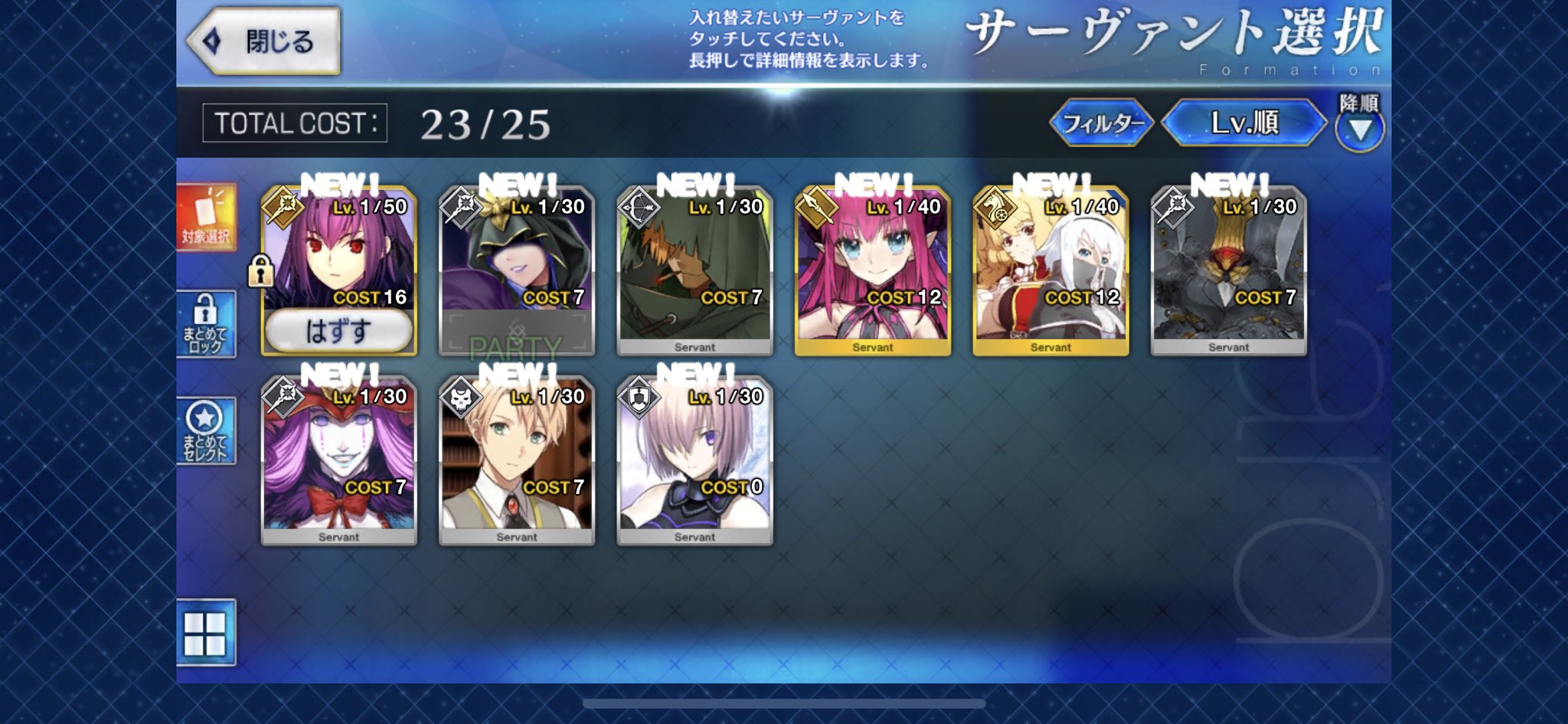Toggle the lock padlock on Scathach's card
This screenshot has height=724, width=1568.
pos(260,272)
